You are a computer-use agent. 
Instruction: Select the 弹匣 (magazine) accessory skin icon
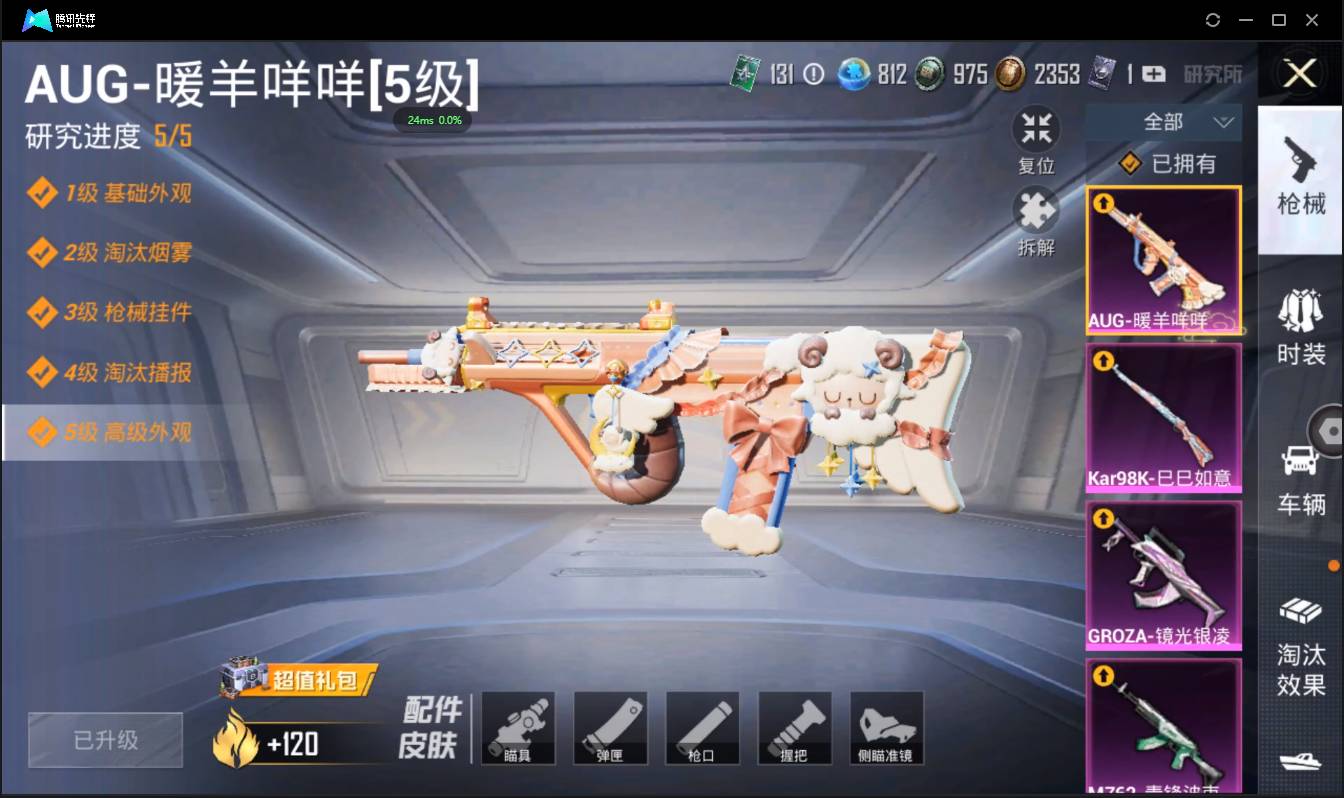tap(610, 728)
